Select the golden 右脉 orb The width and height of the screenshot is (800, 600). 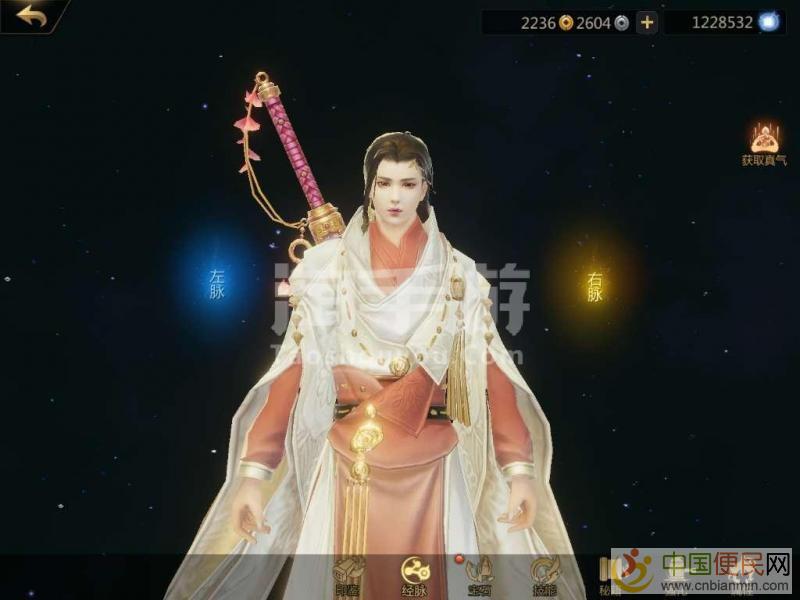(x=595, y=286)
